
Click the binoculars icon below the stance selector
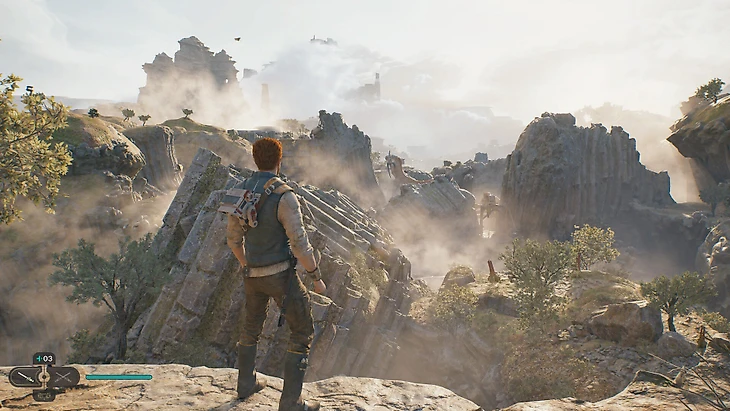click(44, 395)
